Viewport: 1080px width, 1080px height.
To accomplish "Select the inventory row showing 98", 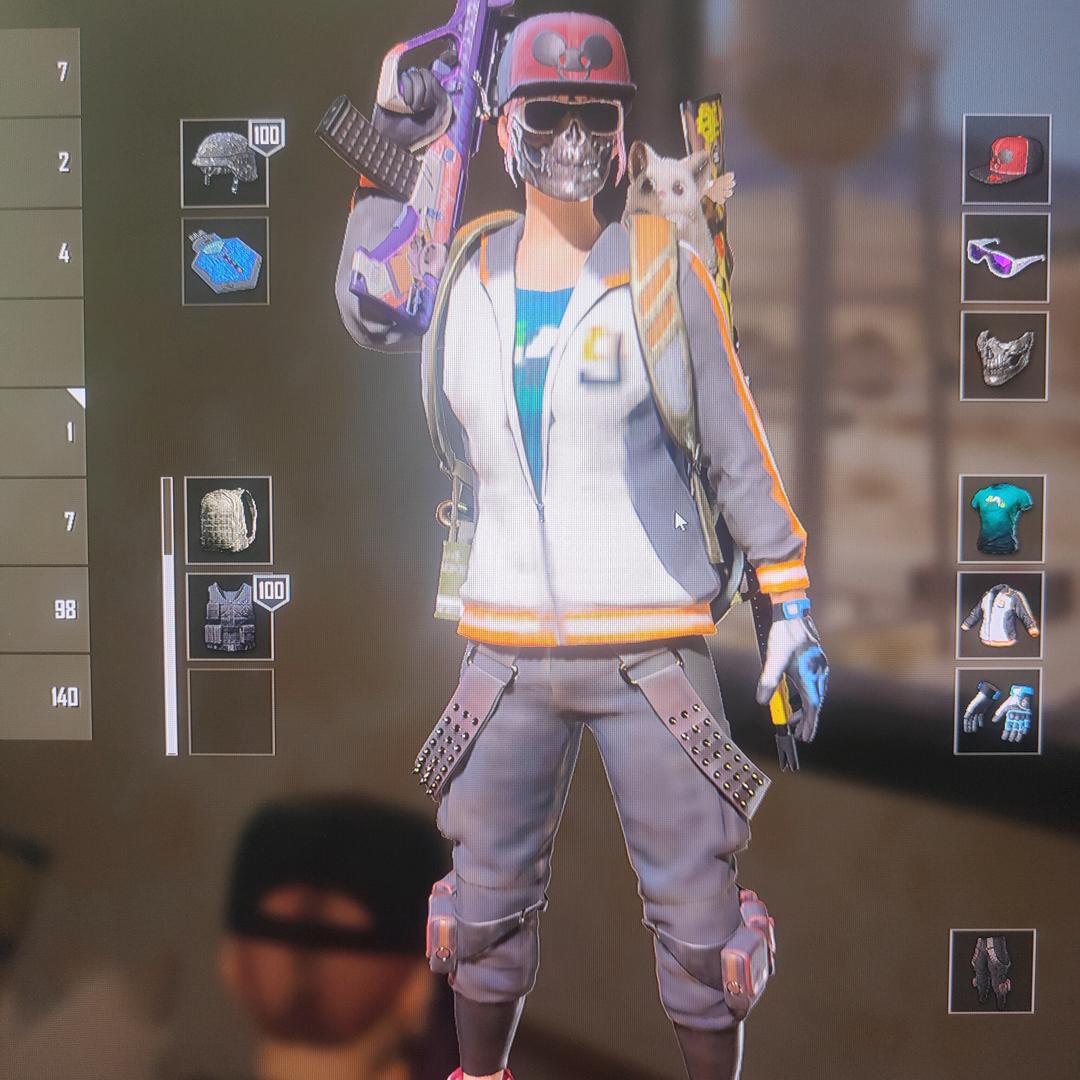I will point(44,610).
